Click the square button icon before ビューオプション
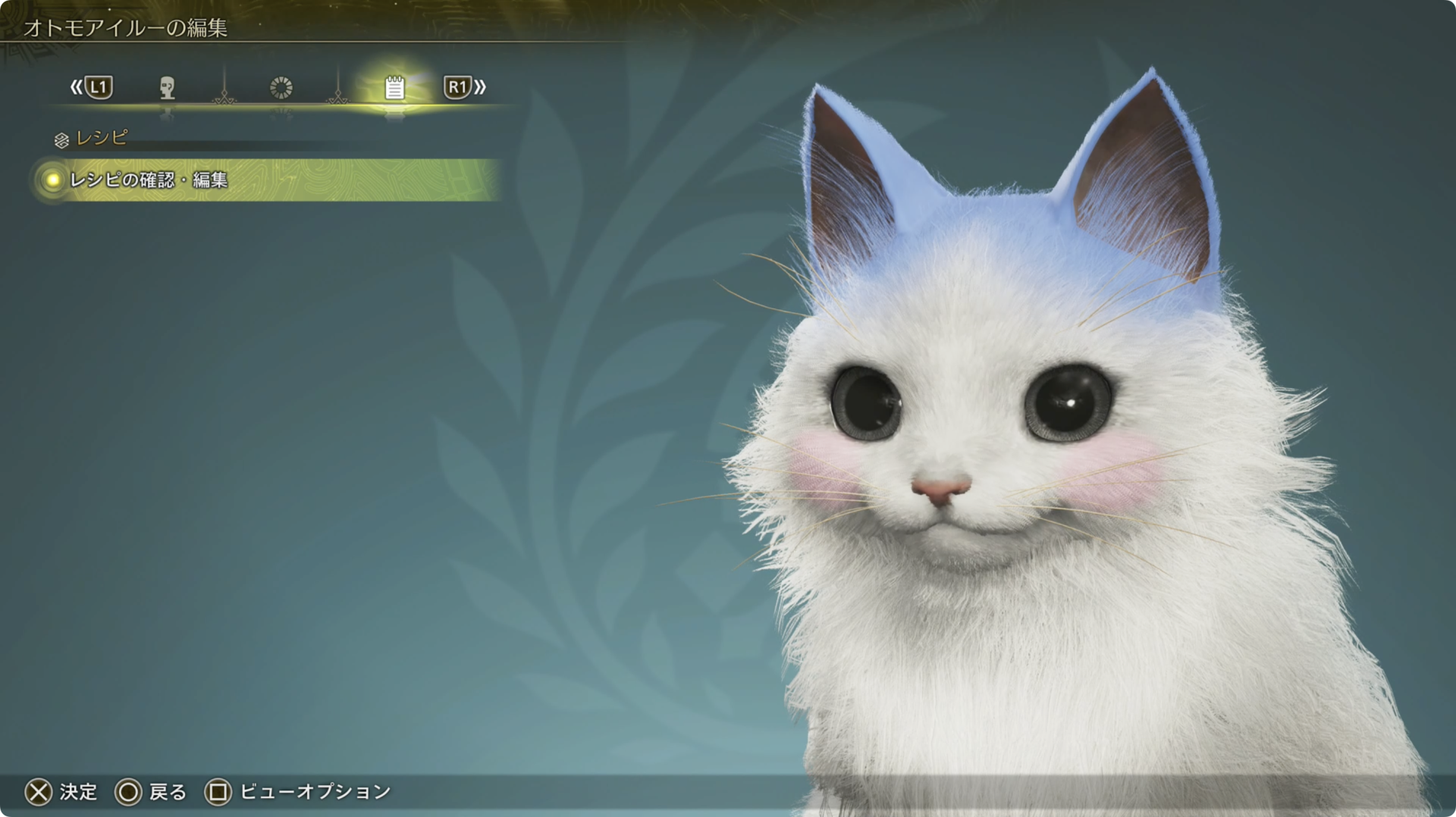This screenshot has width=1456, height=817. pos(218,791)
